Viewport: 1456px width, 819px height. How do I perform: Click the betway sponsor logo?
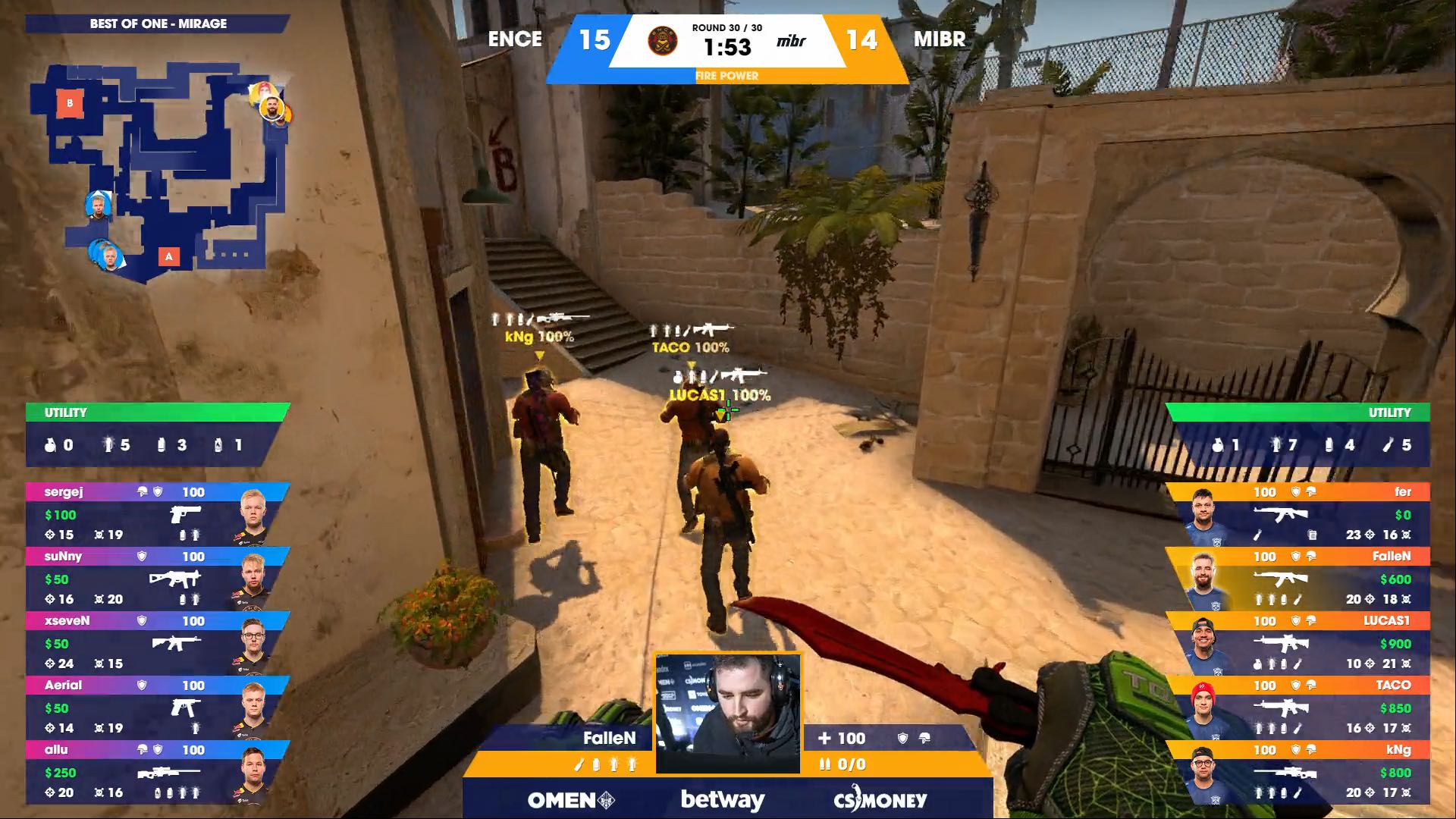pos(724,799)
